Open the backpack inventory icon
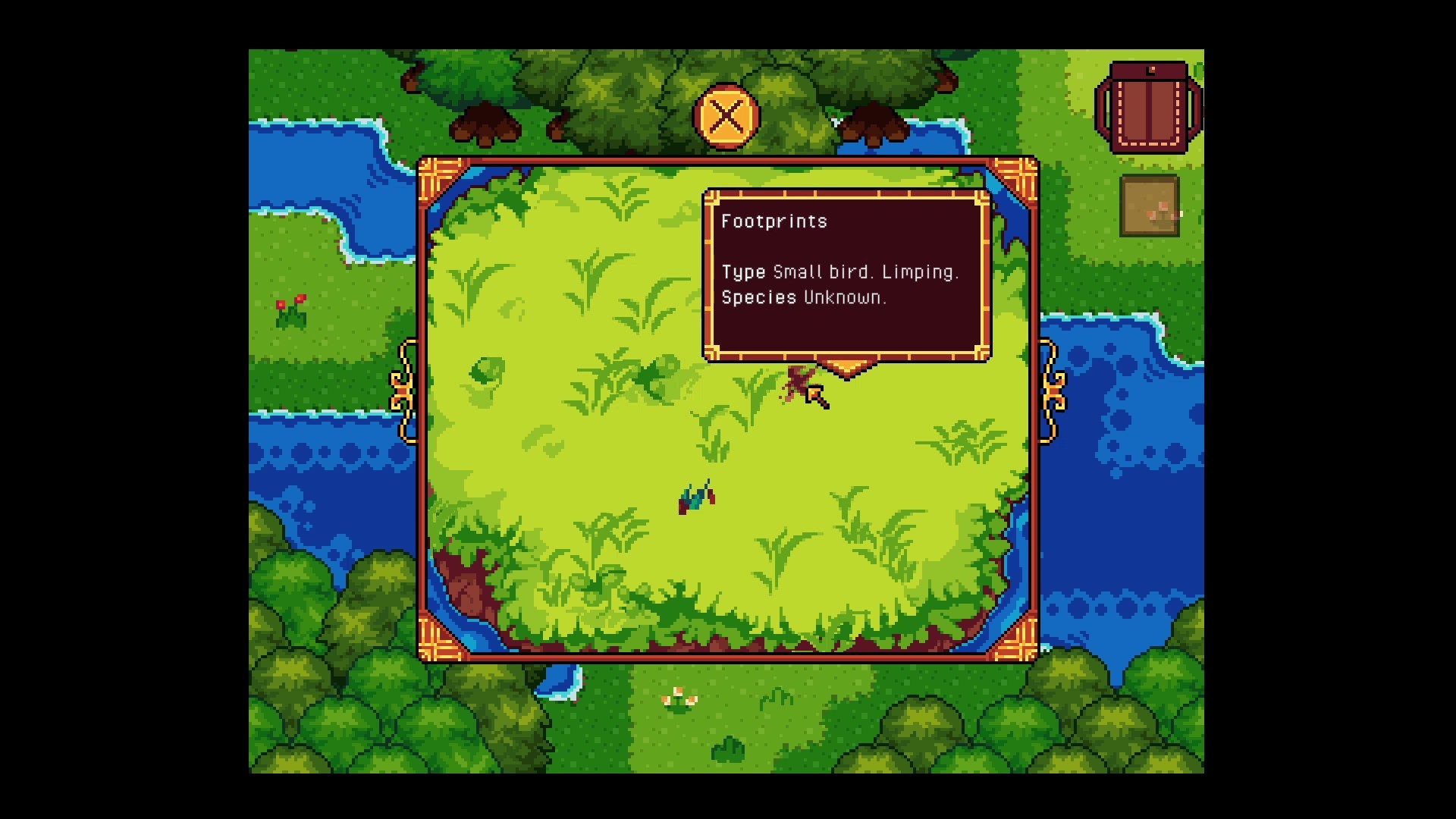 [1150, 106]
